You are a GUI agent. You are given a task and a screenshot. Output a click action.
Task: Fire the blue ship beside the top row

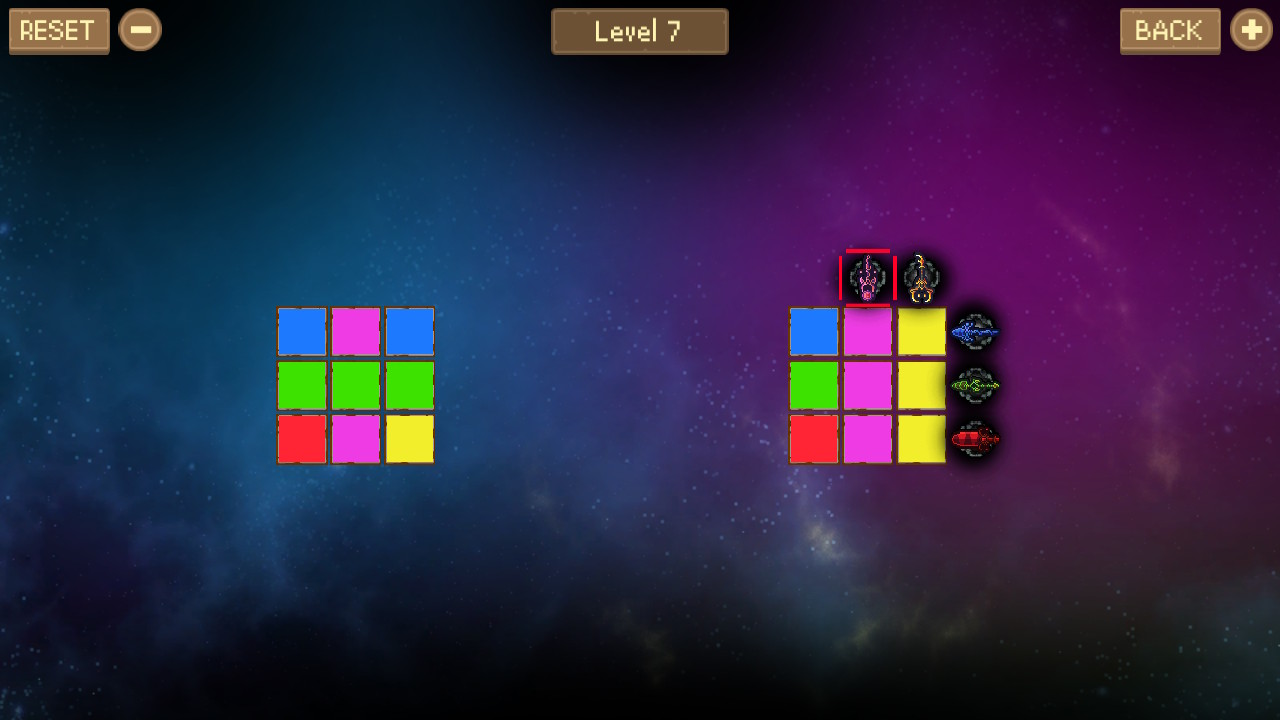975,332
